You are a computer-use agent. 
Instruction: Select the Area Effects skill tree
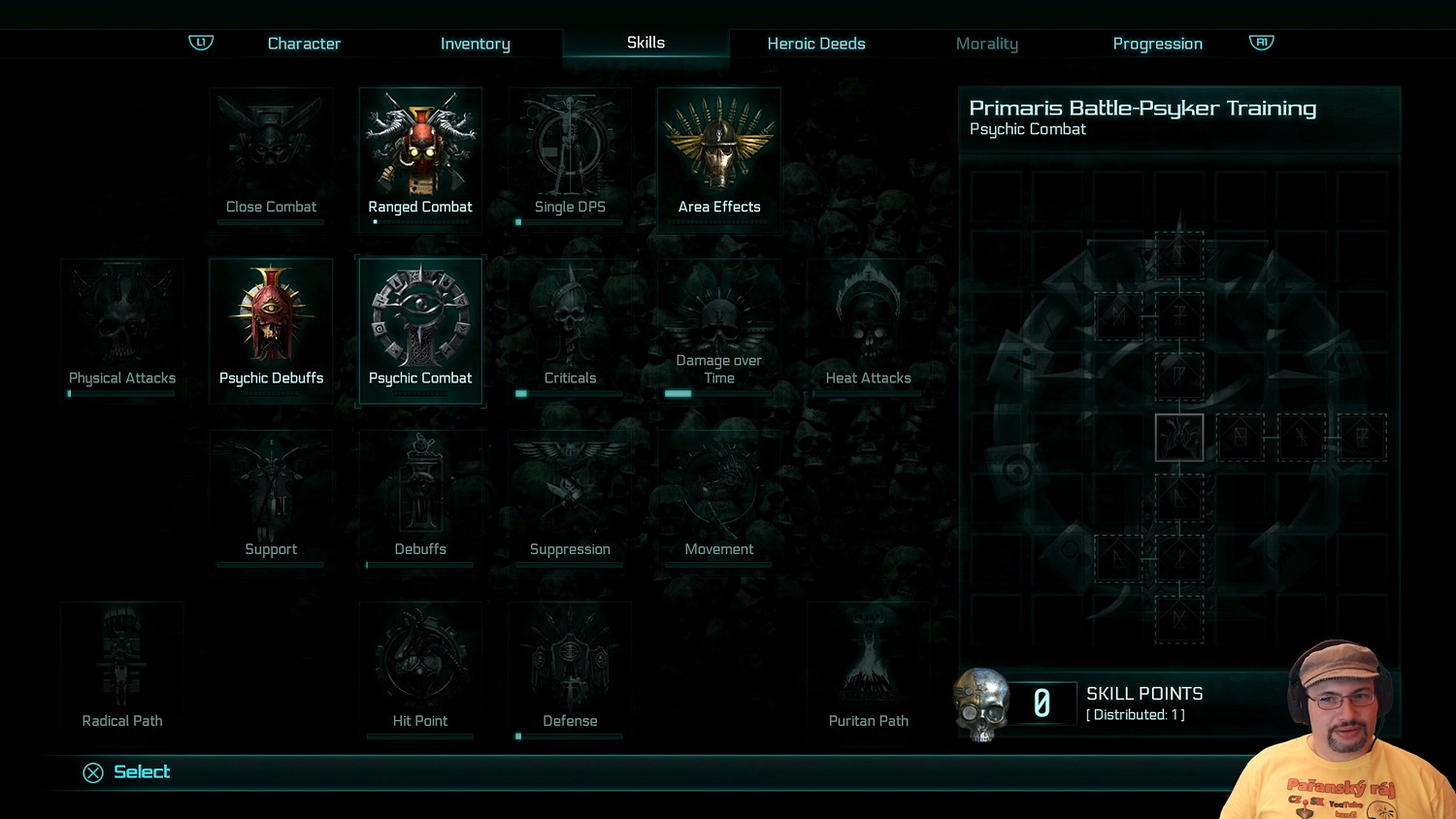[x=719, y=155]
